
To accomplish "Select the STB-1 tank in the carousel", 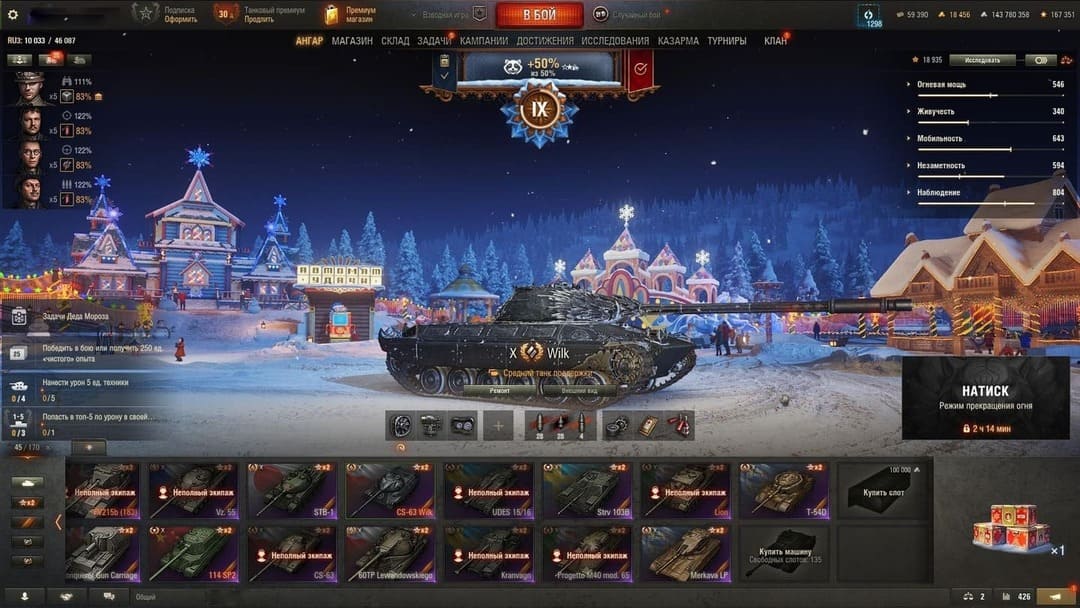I will [291, 490].
